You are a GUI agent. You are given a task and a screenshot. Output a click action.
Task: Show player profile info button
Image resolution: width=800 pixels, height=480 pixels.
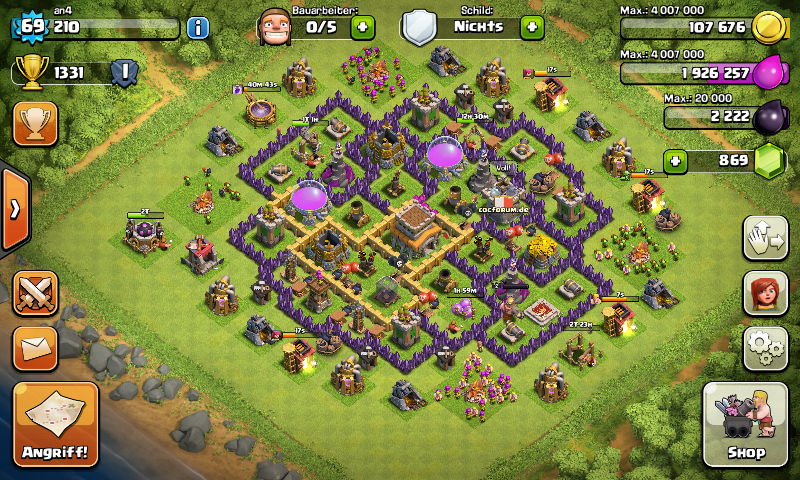coord(197,27)
